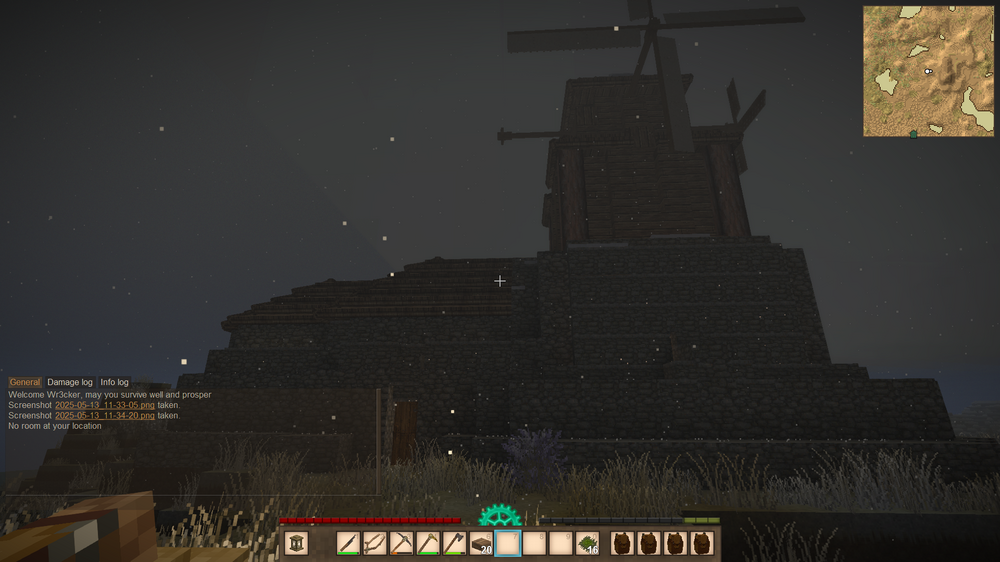This screenshot has width=1000, height=562.
Task: Click the highlighted empty hotbar slot
Action: pos(508,543)
